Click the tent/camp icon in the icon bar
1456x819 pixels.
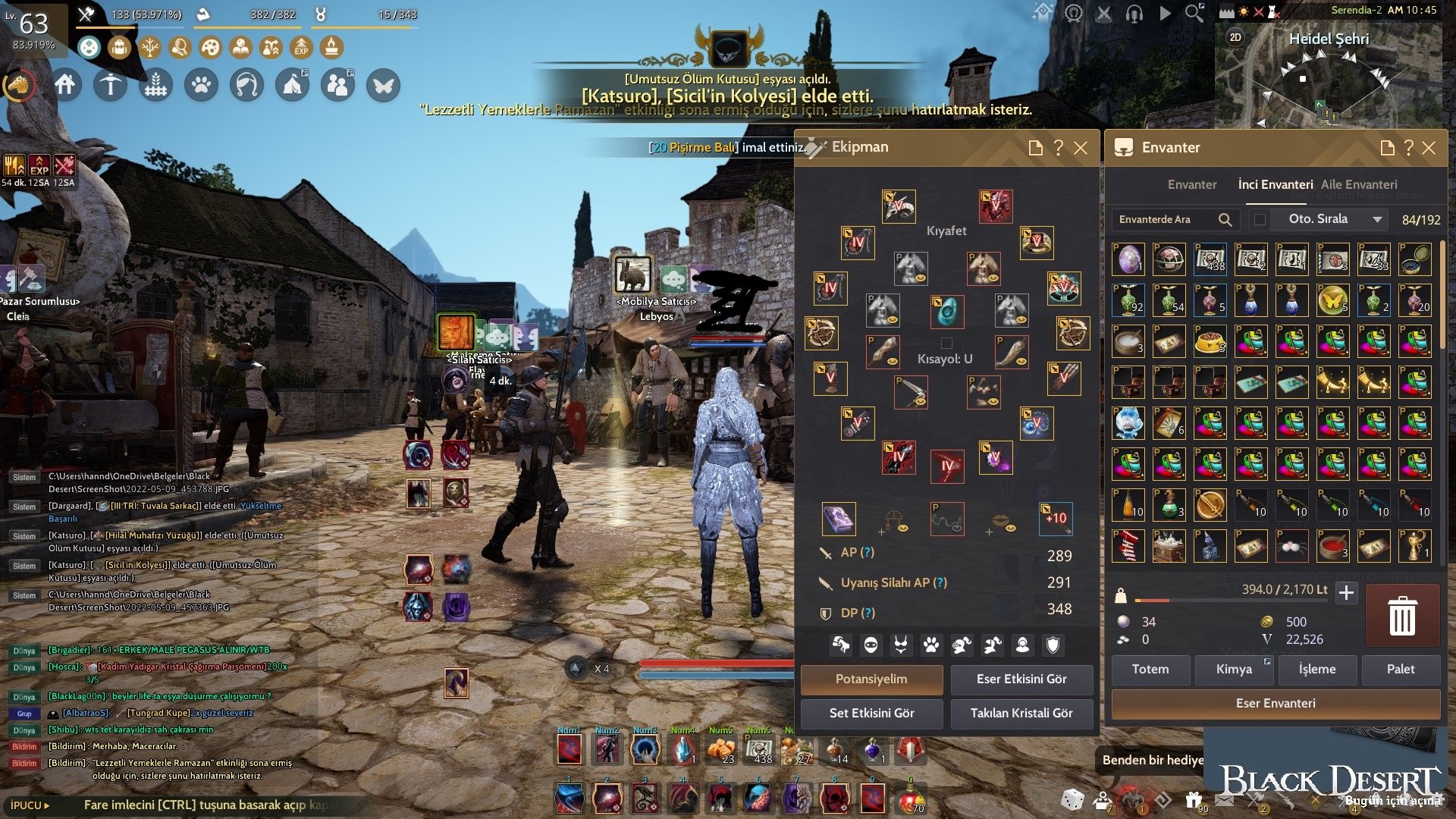coord(293,84)
